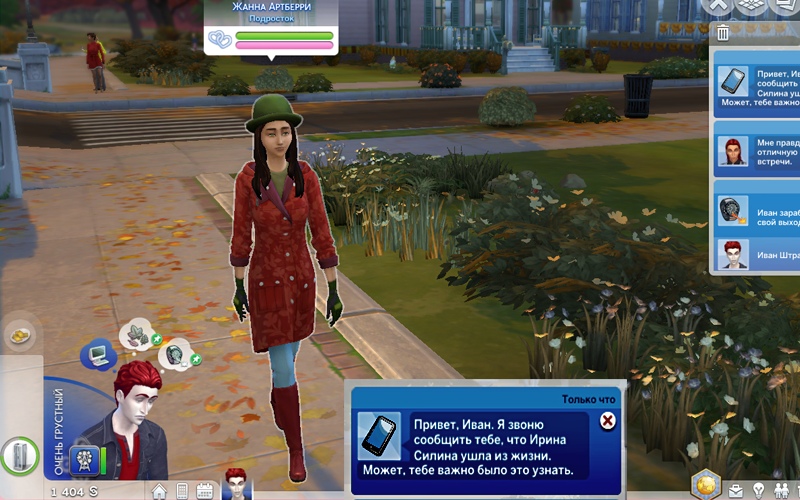Open the calendar panel
800x500 pixels.
tap(204, 491)
